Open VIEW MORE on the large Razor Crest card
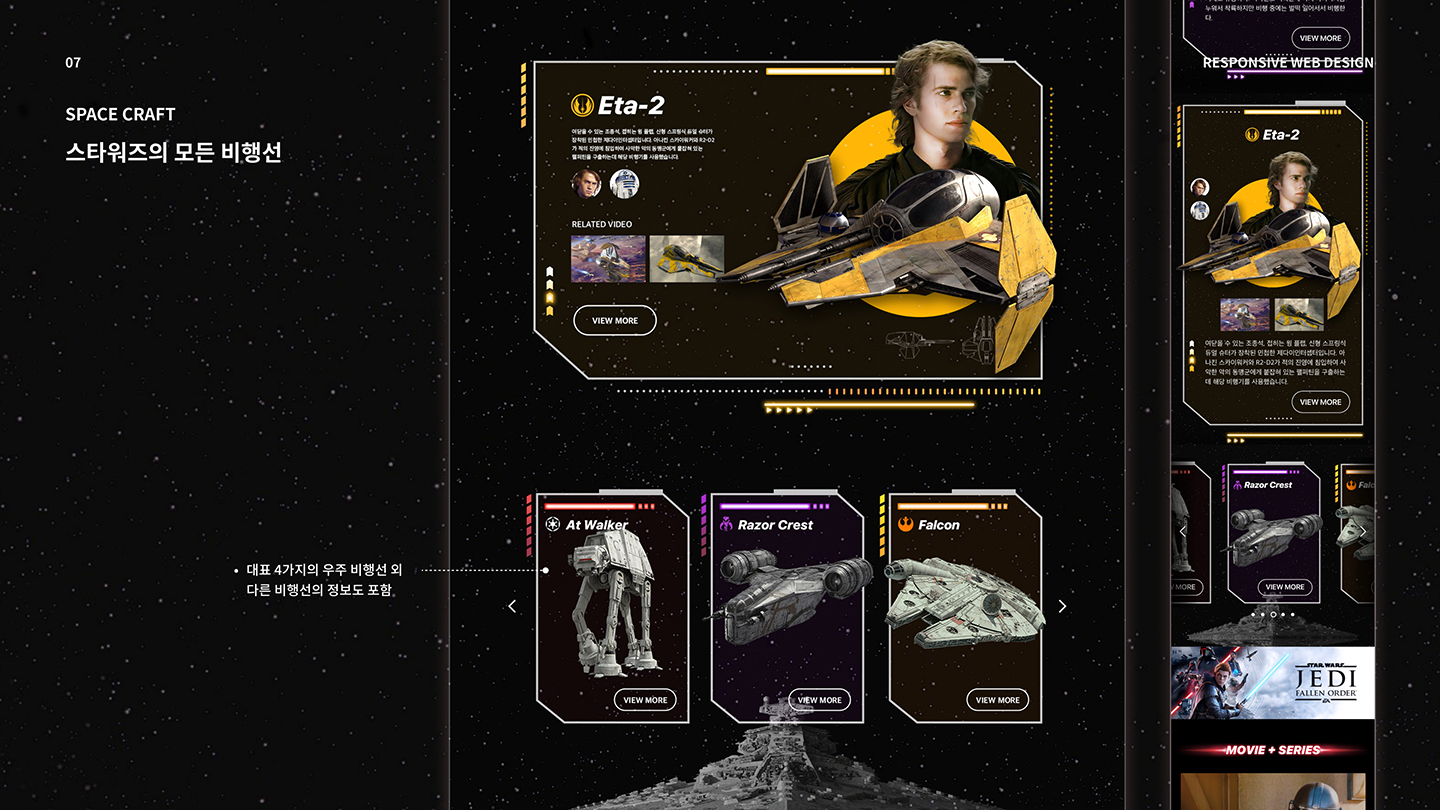This screenshot has height=810, width=1440. [819, 700]
